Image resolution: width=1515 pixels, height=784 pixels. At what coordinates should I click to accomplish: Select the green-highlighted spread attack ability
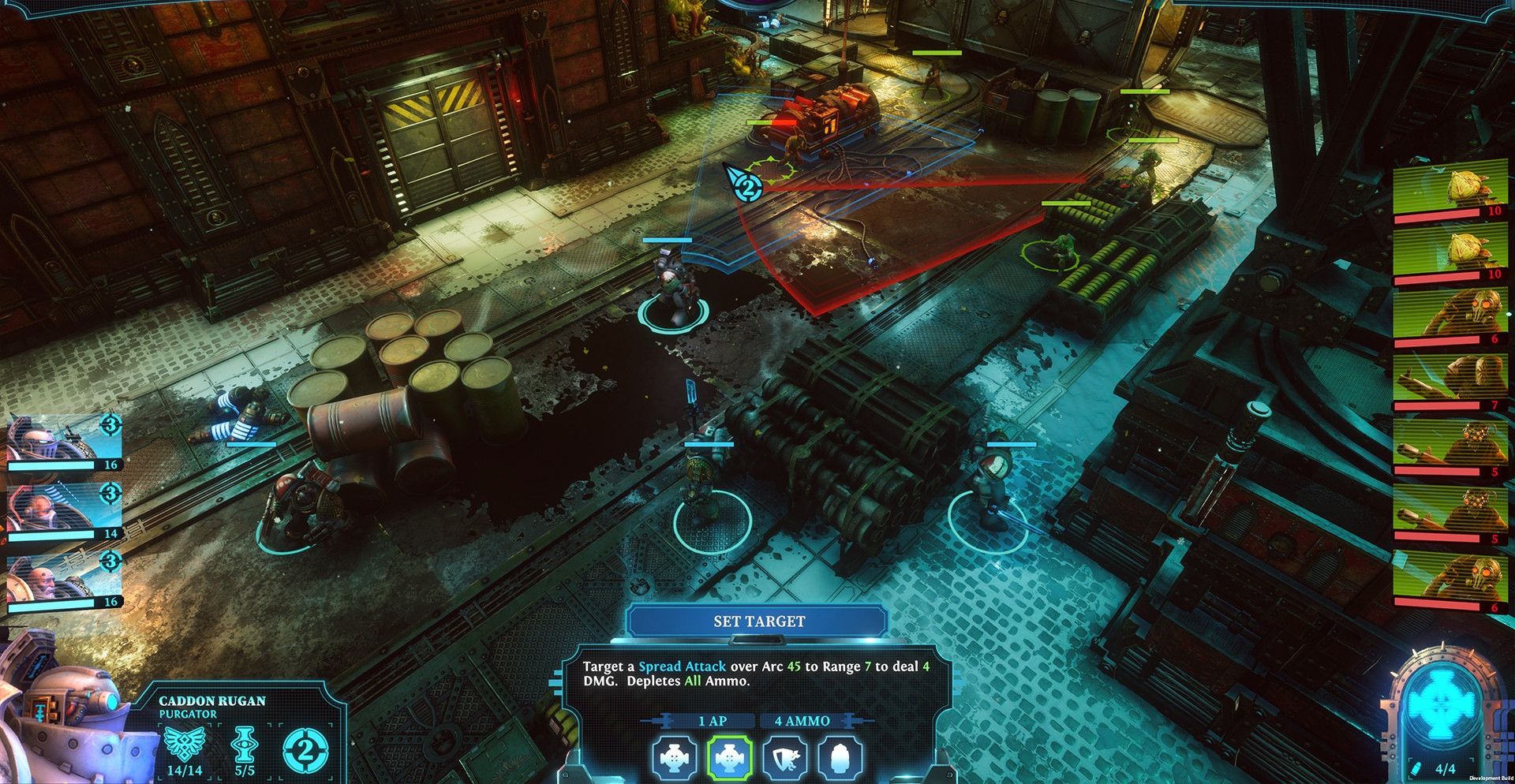pos(729,758)
